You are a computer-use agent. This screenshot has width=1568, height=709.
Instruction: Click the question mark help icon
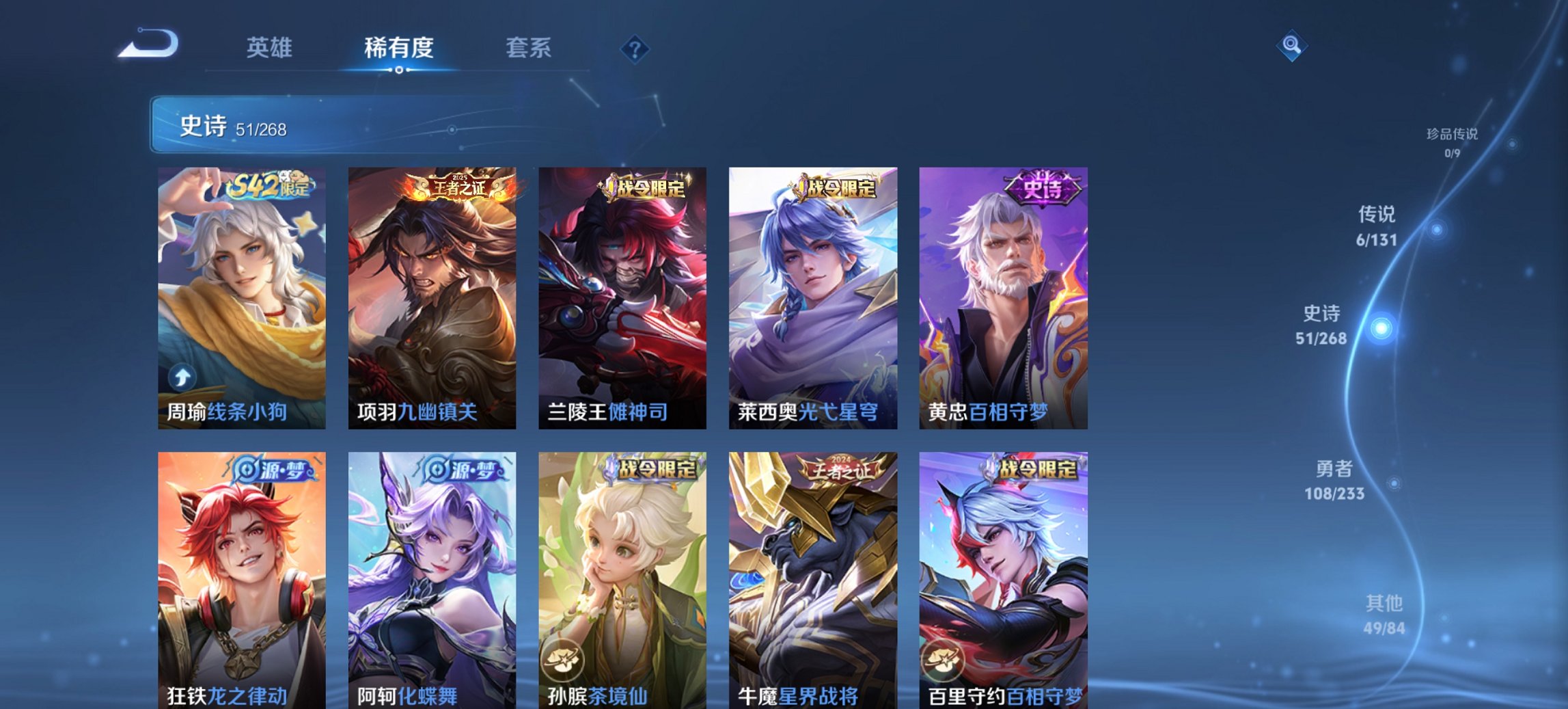[x=634, y=48]
